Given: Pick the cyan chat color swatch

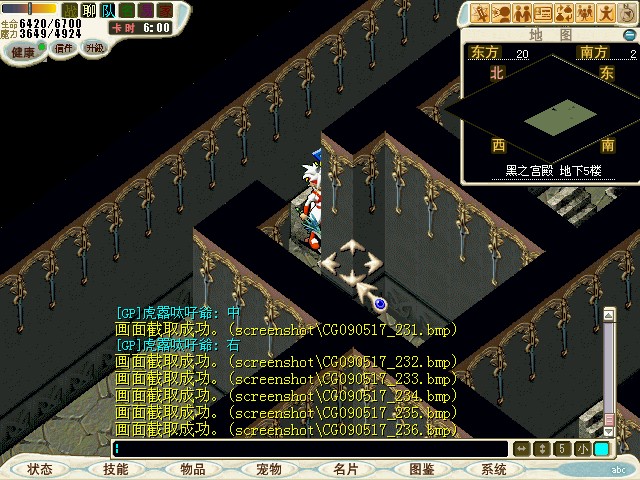Looking at the screenshot, I should (x=601, y=449).
